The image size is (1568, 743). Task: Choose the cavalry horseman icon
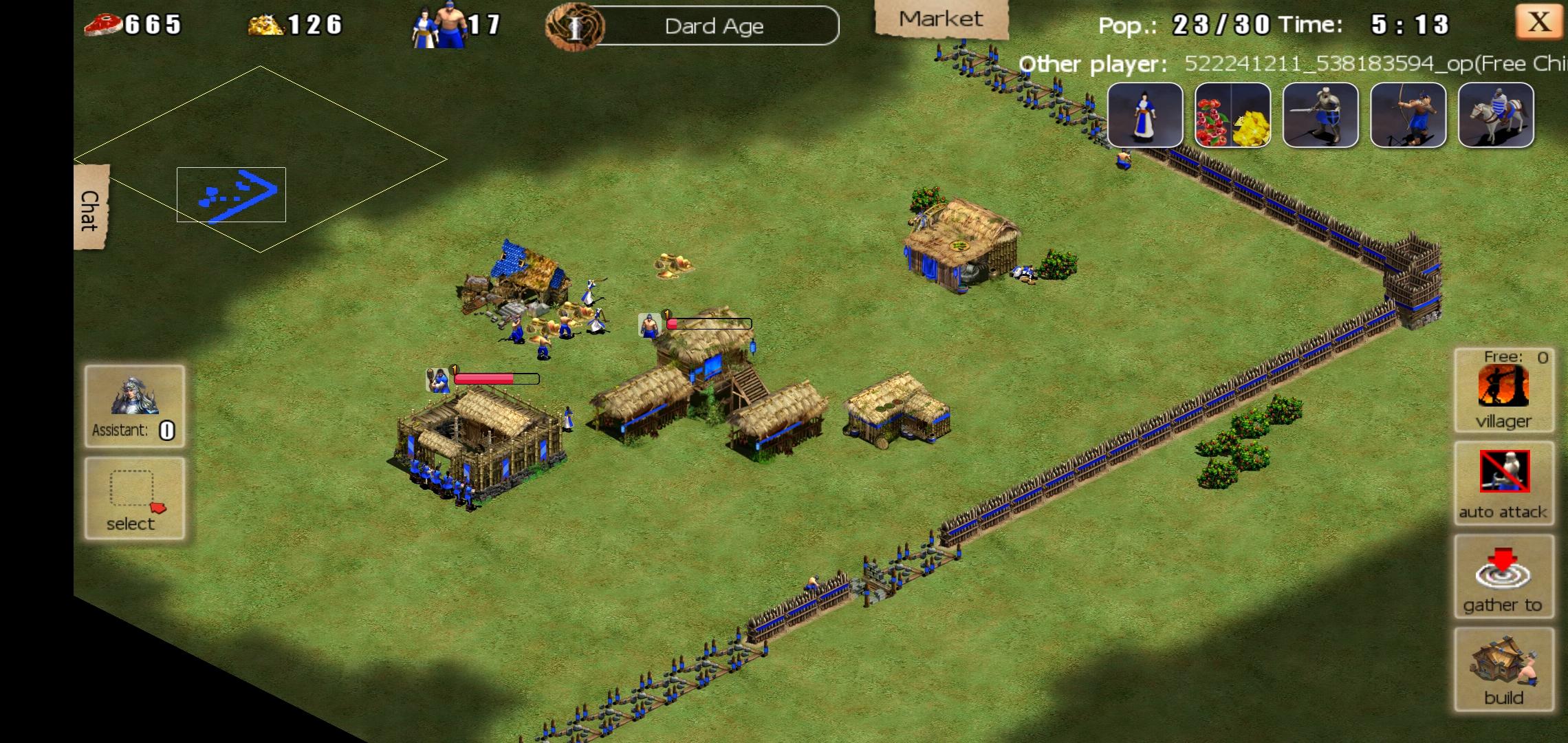pos(1496,115)
